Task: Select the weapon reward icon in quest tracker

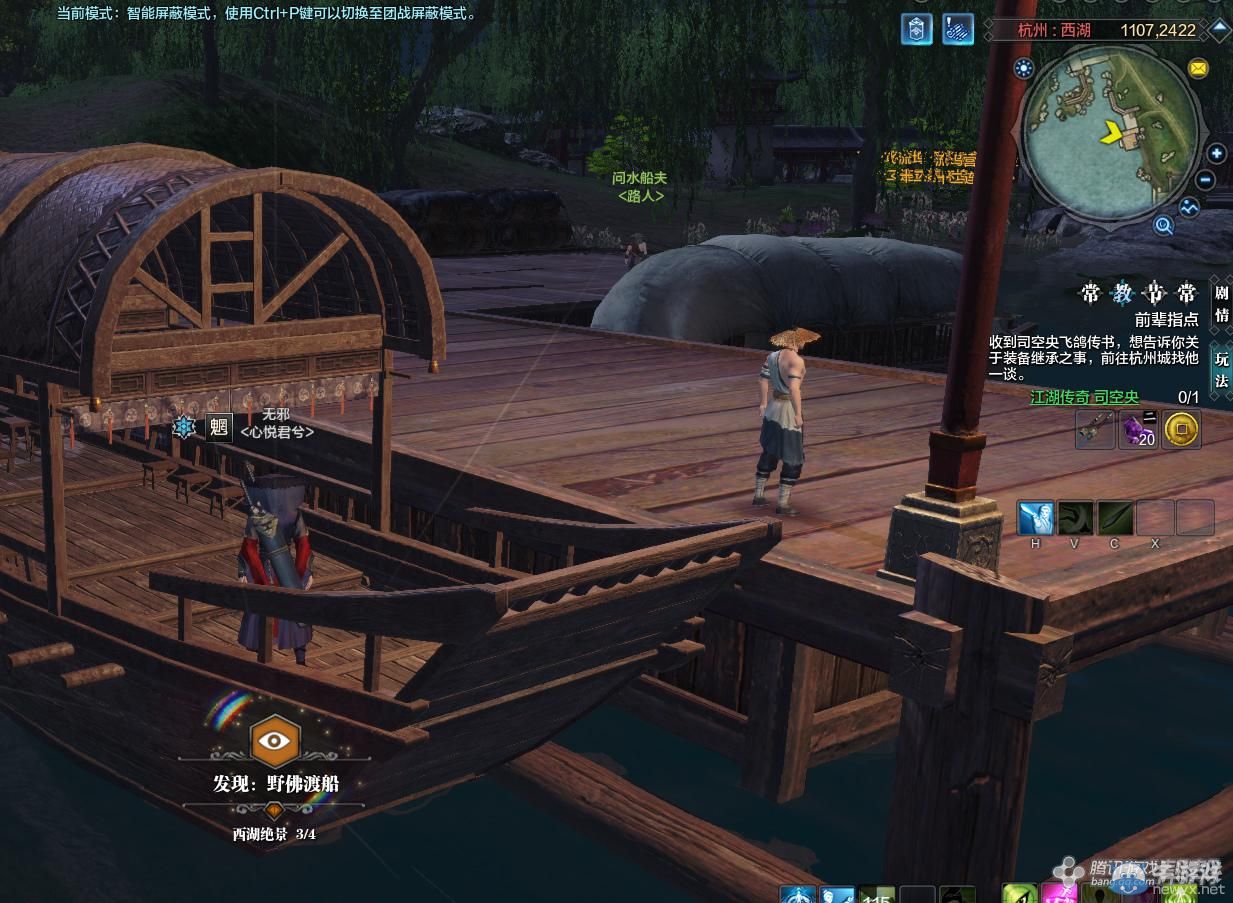Action: [x=1095, y=429]
